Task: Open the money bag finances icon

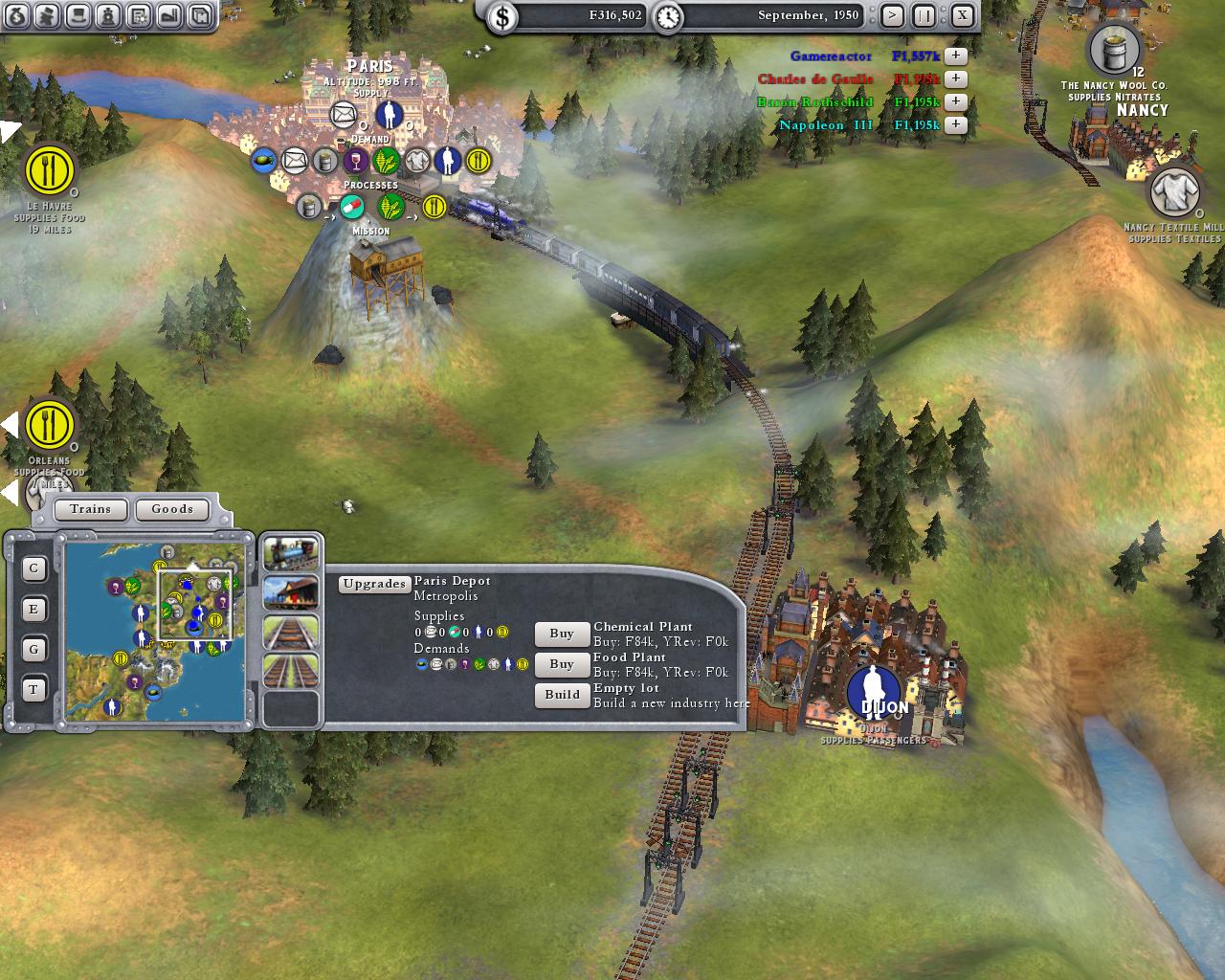Action: coord(15,15)
